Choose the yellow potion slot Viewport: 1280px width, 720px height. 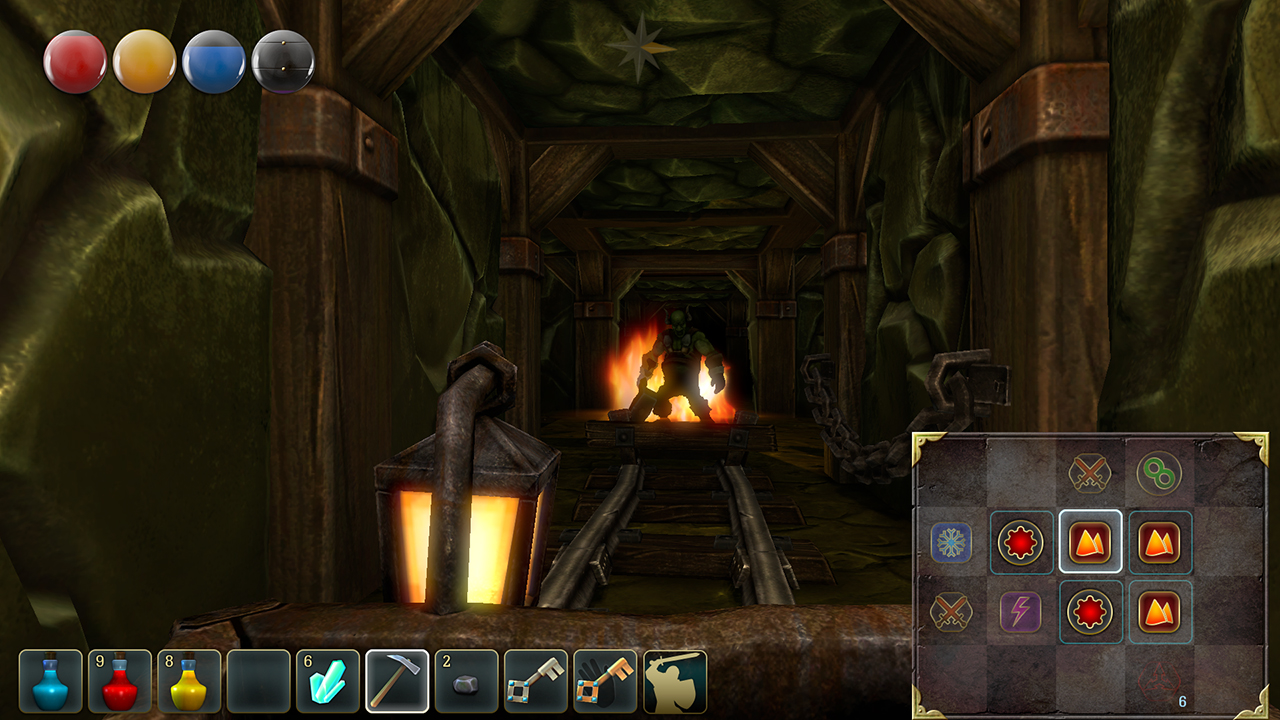pyautogui.click(x=189, y=682)
